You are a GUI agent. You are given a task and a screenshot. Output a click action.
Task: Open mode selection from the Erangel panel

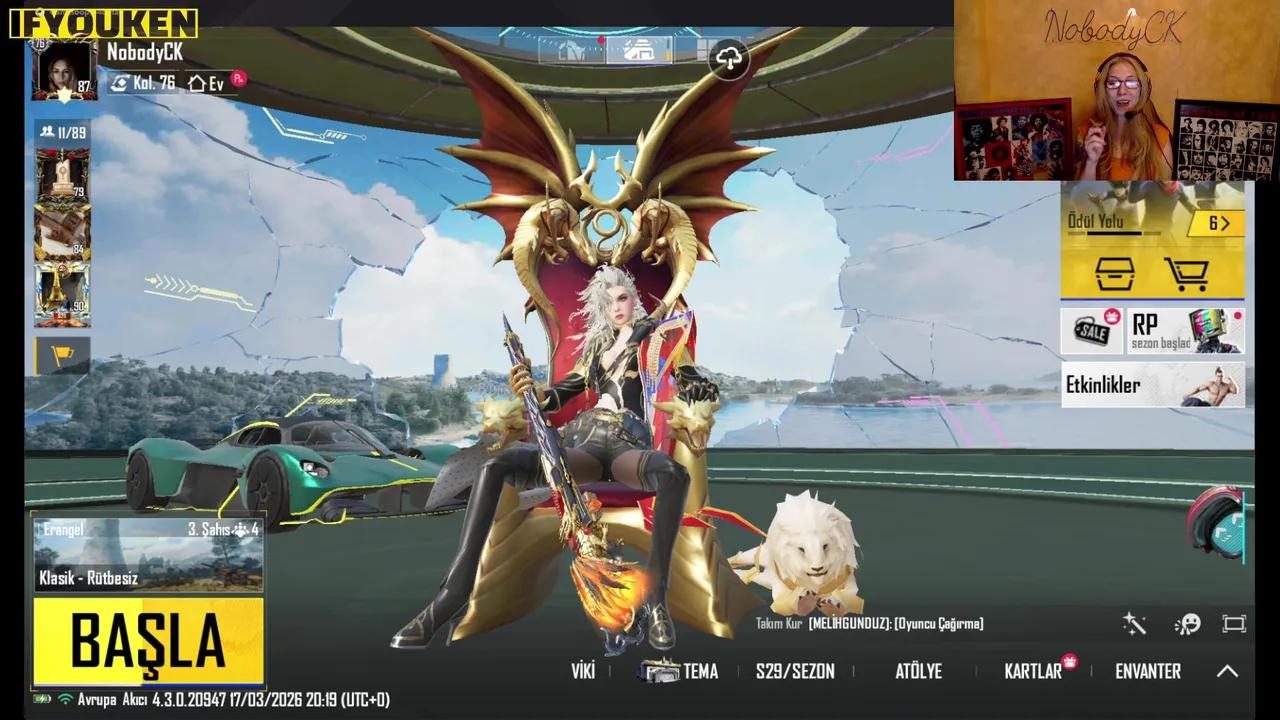148,555
